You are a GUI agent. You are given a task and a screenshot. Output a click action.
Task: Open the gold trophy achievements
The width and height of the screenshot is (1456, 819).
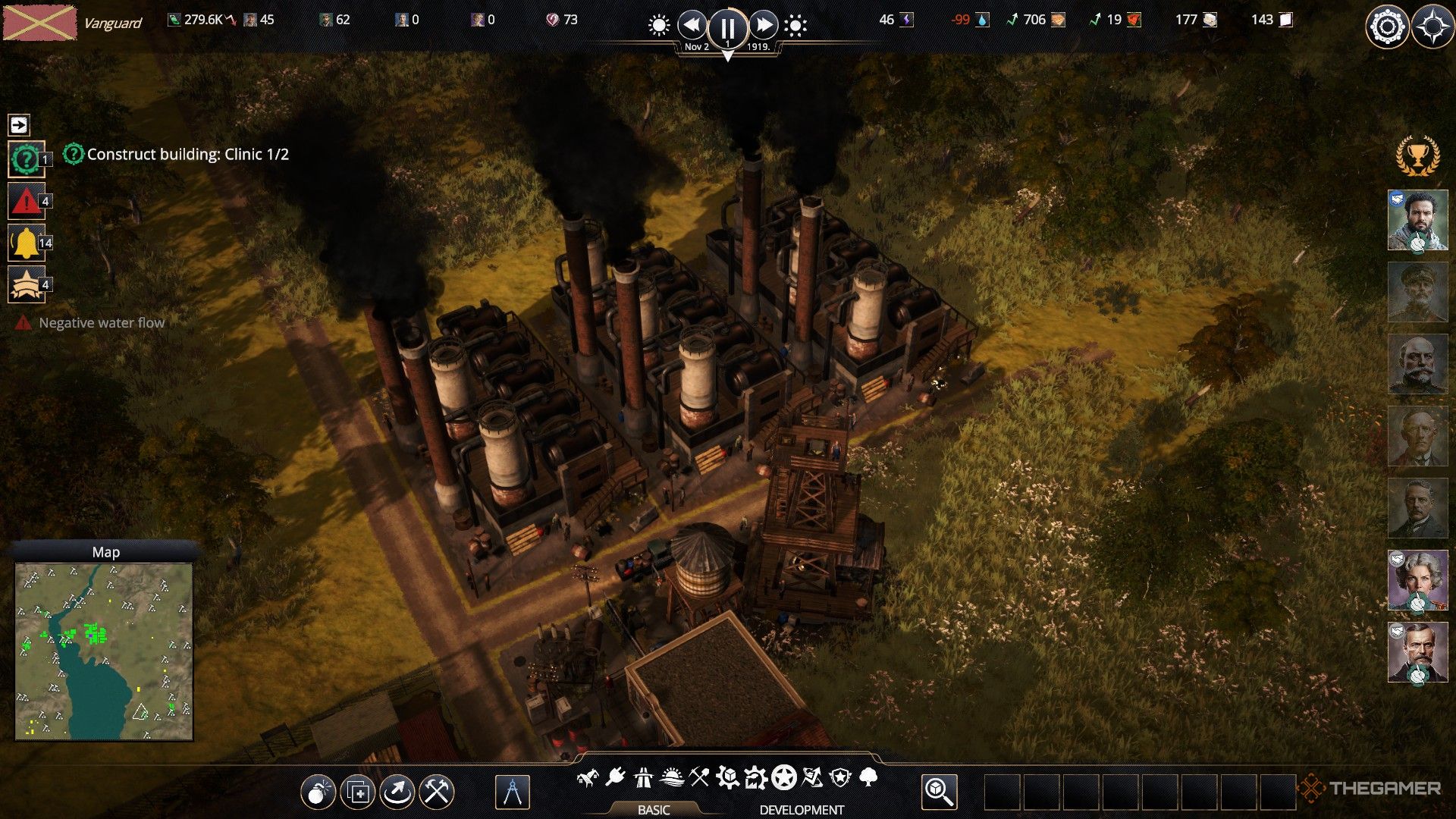click(1417, 157)
